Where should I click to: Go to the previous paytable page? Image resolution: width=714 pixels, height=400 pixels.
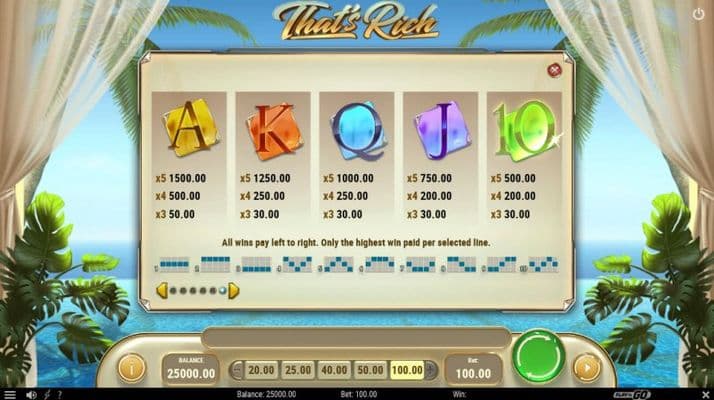point(160,291)
